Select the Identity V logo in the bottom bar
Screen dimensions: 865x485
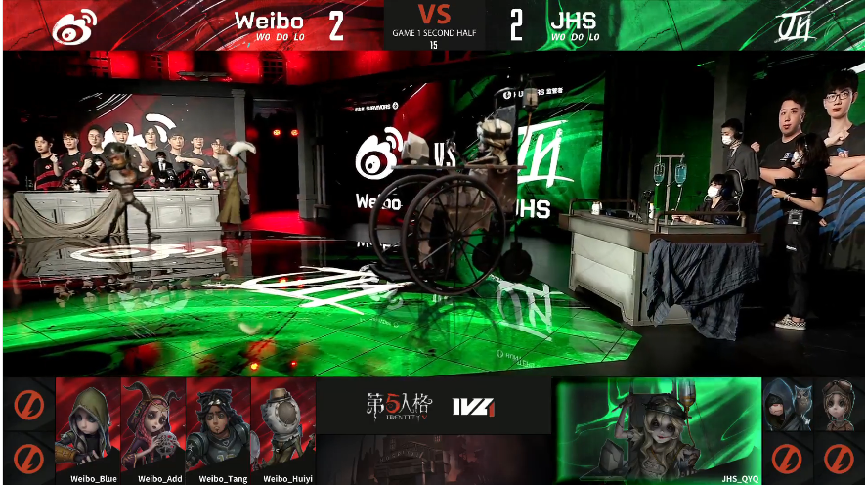[400, 406]
